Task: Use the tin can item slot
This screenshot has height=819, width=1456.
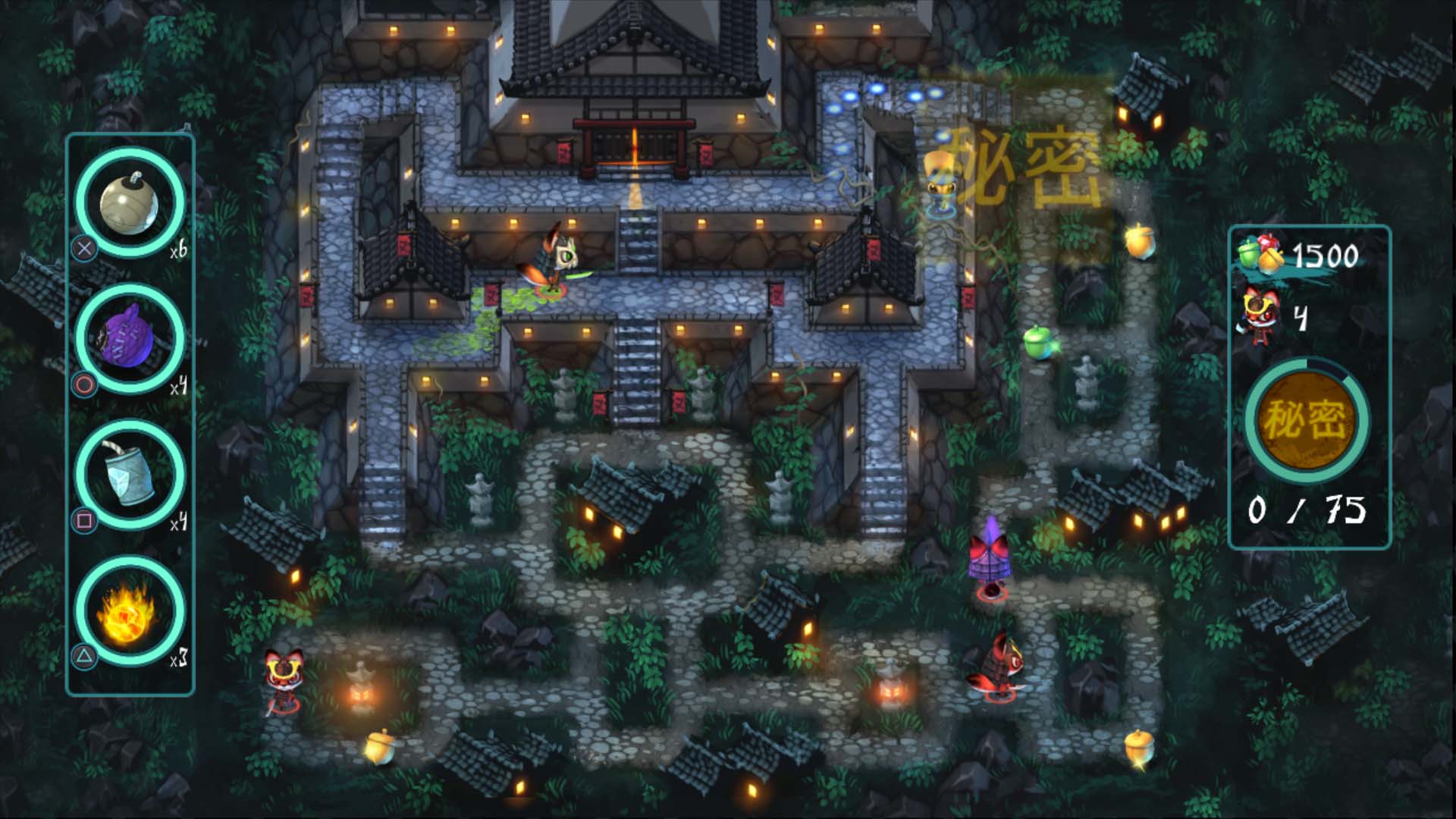Action: click(x=130, y=474)
